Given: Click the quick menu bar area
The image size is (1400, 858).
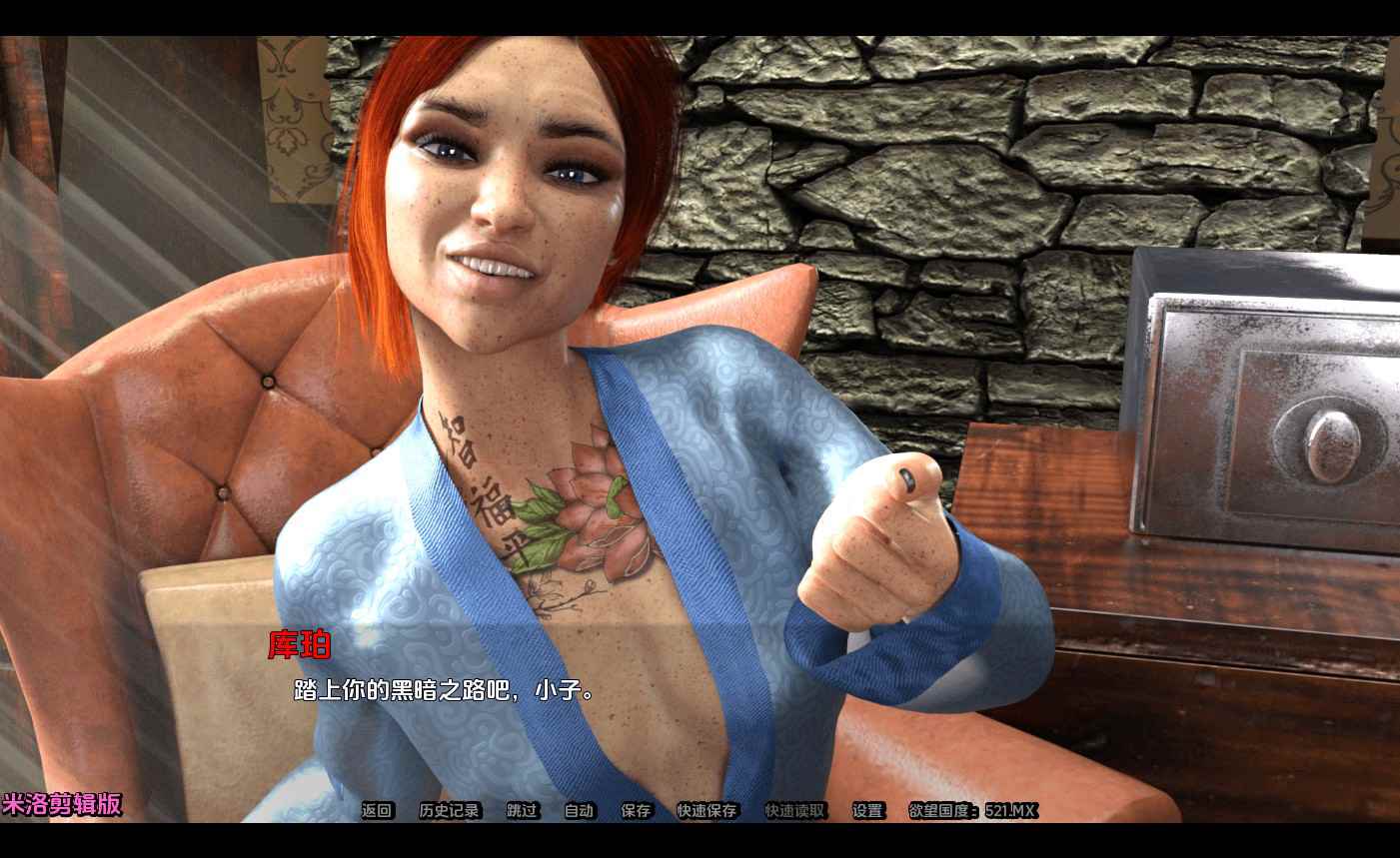Looking at the screenshot, I should pyautogui.click(x=660, y=811).
